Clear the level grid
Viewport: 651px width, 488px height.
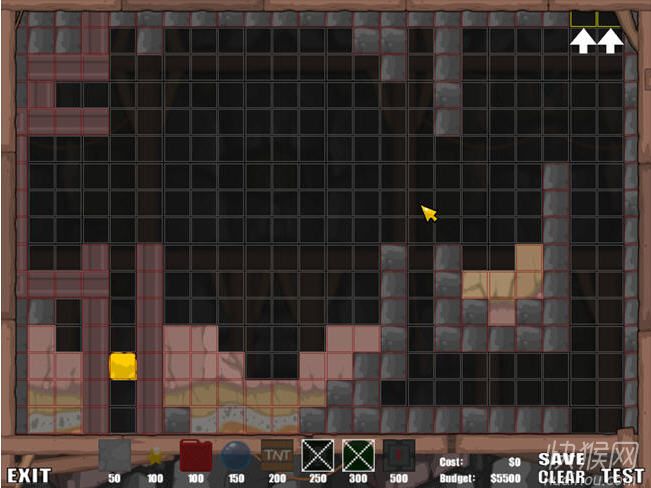pos(561,477)
